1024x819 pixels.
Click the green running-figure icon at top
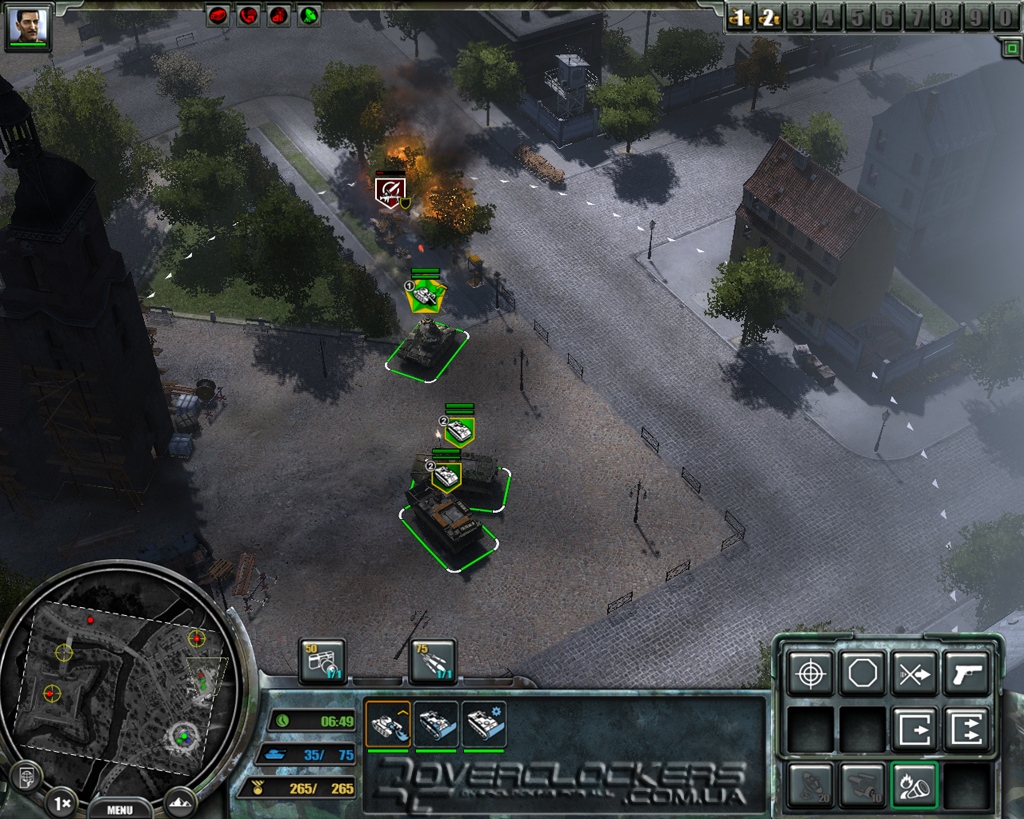pos(309,15)
